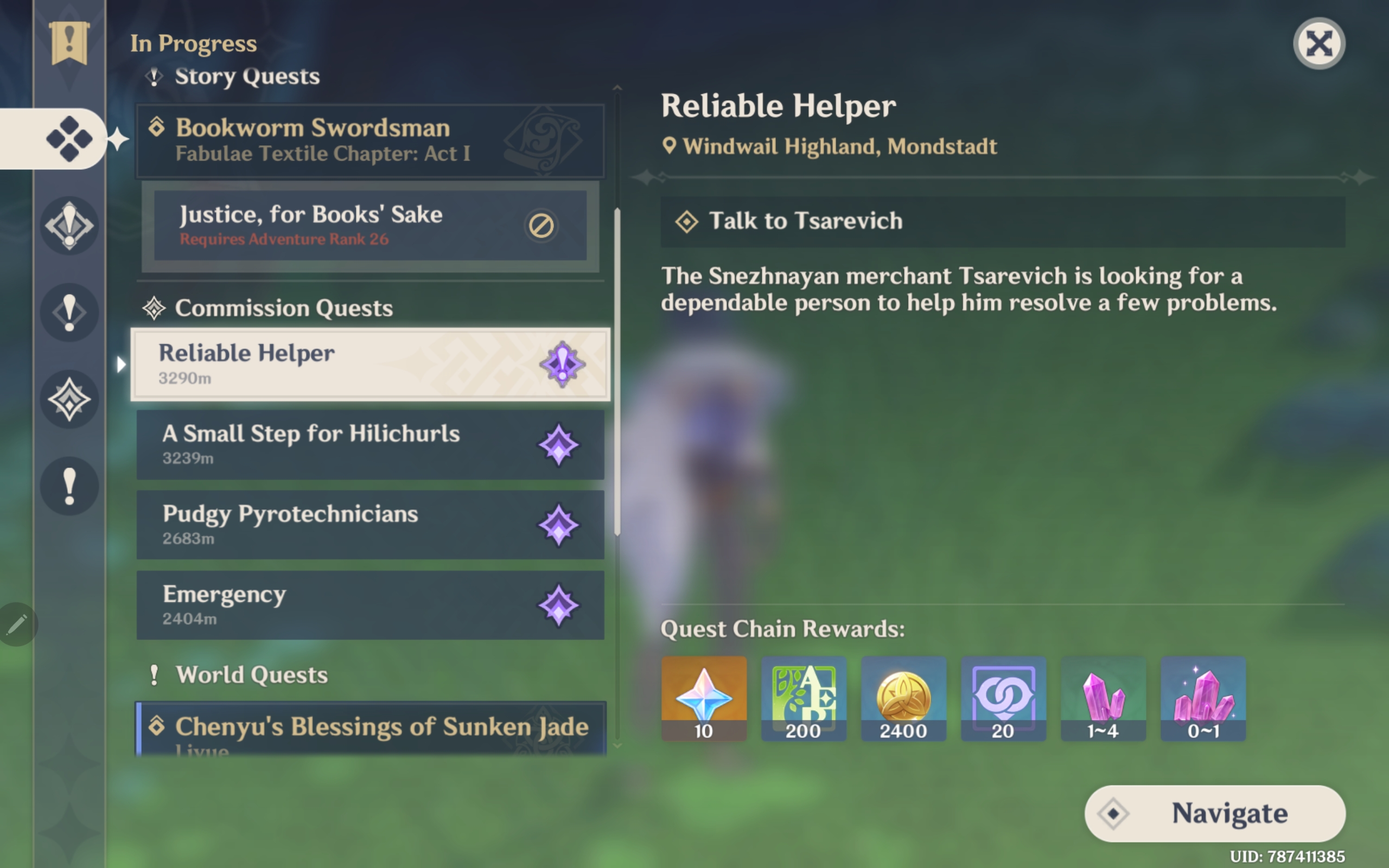The width and height of the screenshot is (1389, 868).
Task: Select the Reliable Helper commission
Action: [x=369, y=364]
